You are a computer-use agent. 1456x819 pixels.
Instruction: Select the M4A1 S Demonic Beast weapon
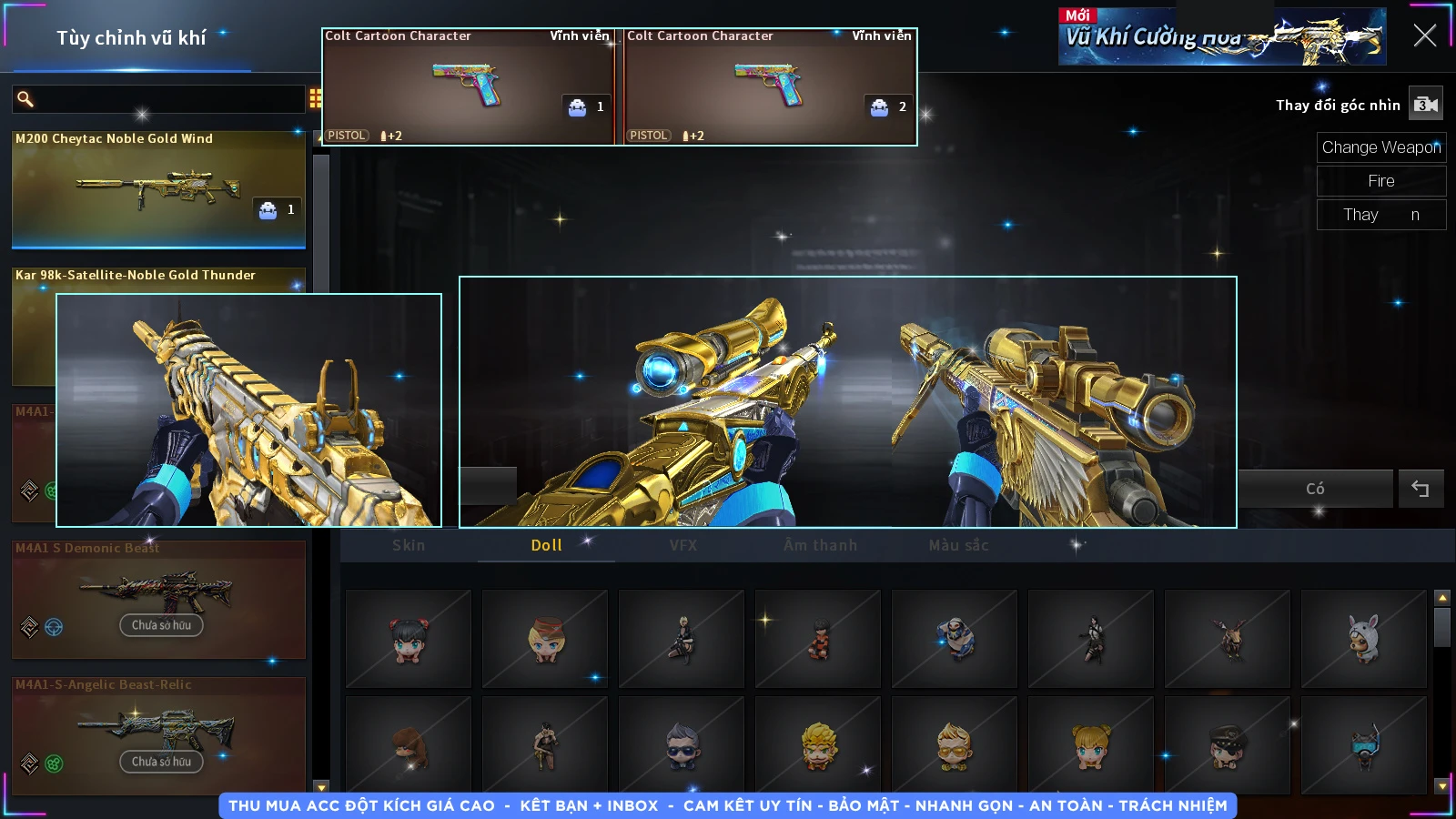click(x=158, y=599)
